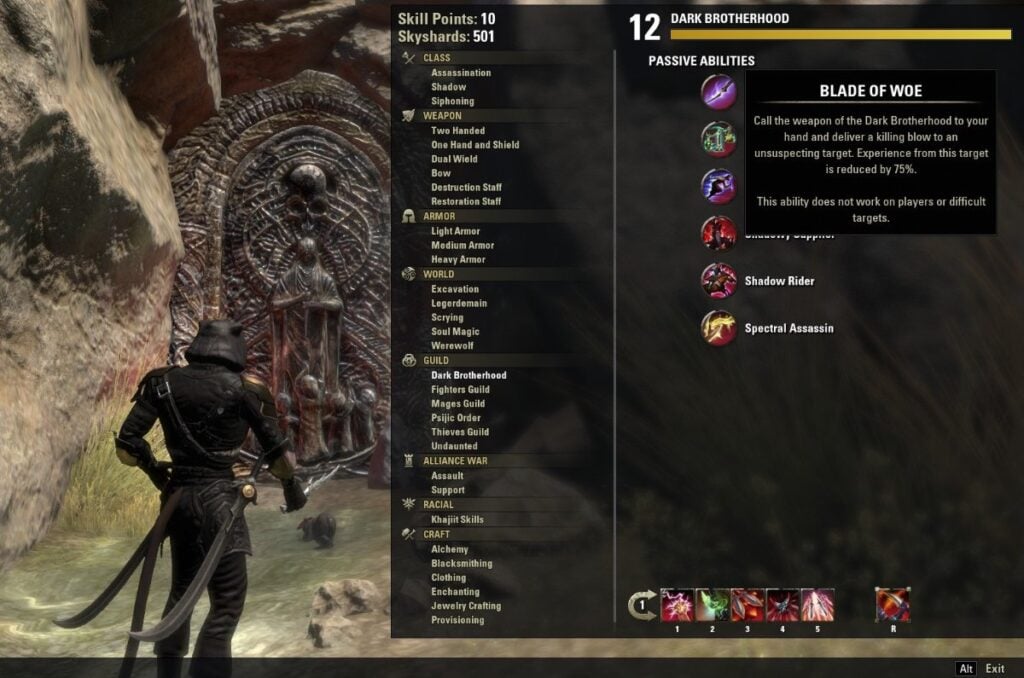Image resolution: width=1024 pixels, height=678 pixels.
Task: Open the Assassination skill line
Action: pos(460,73)
